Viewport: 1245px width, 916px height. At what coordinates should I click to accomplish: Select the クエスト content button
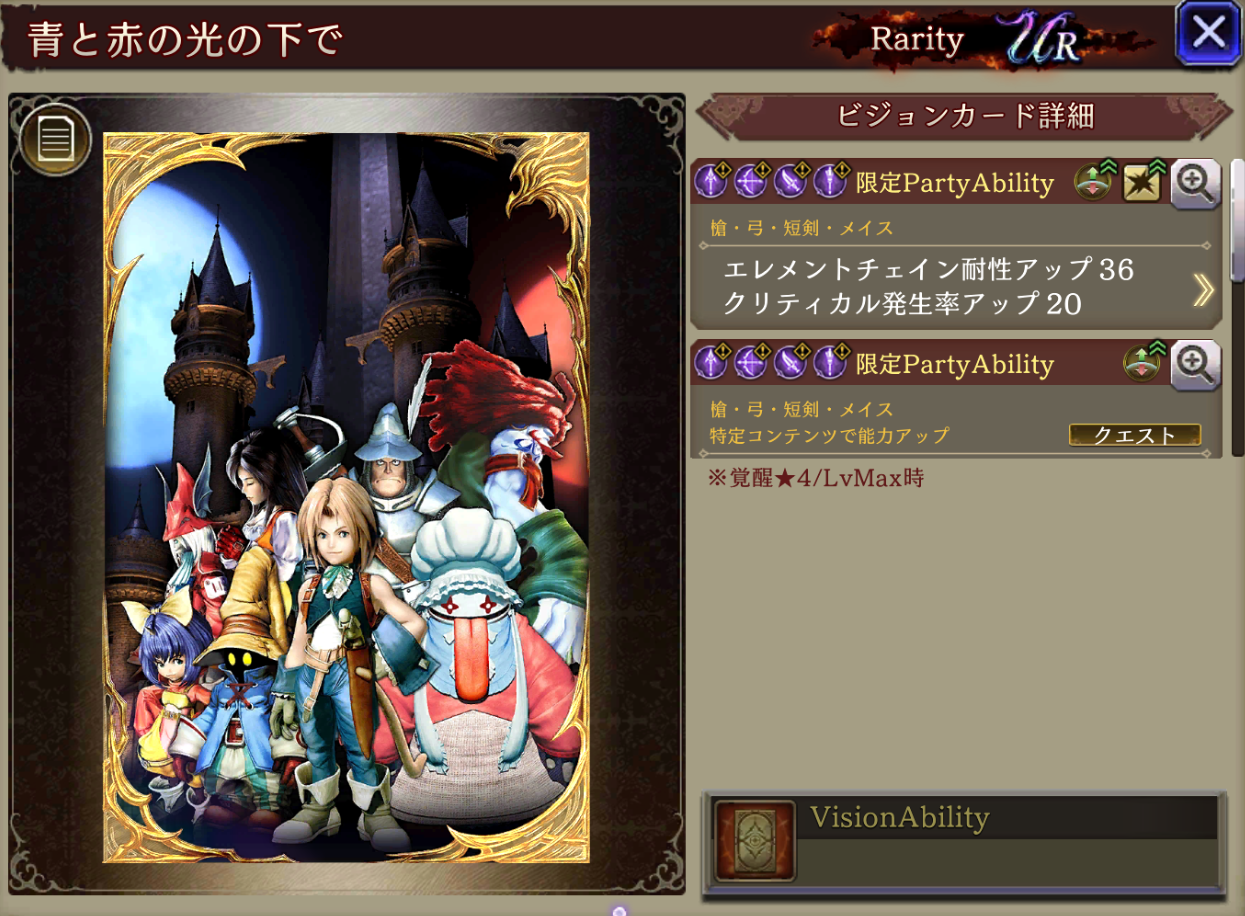(x=1134, y=435)
